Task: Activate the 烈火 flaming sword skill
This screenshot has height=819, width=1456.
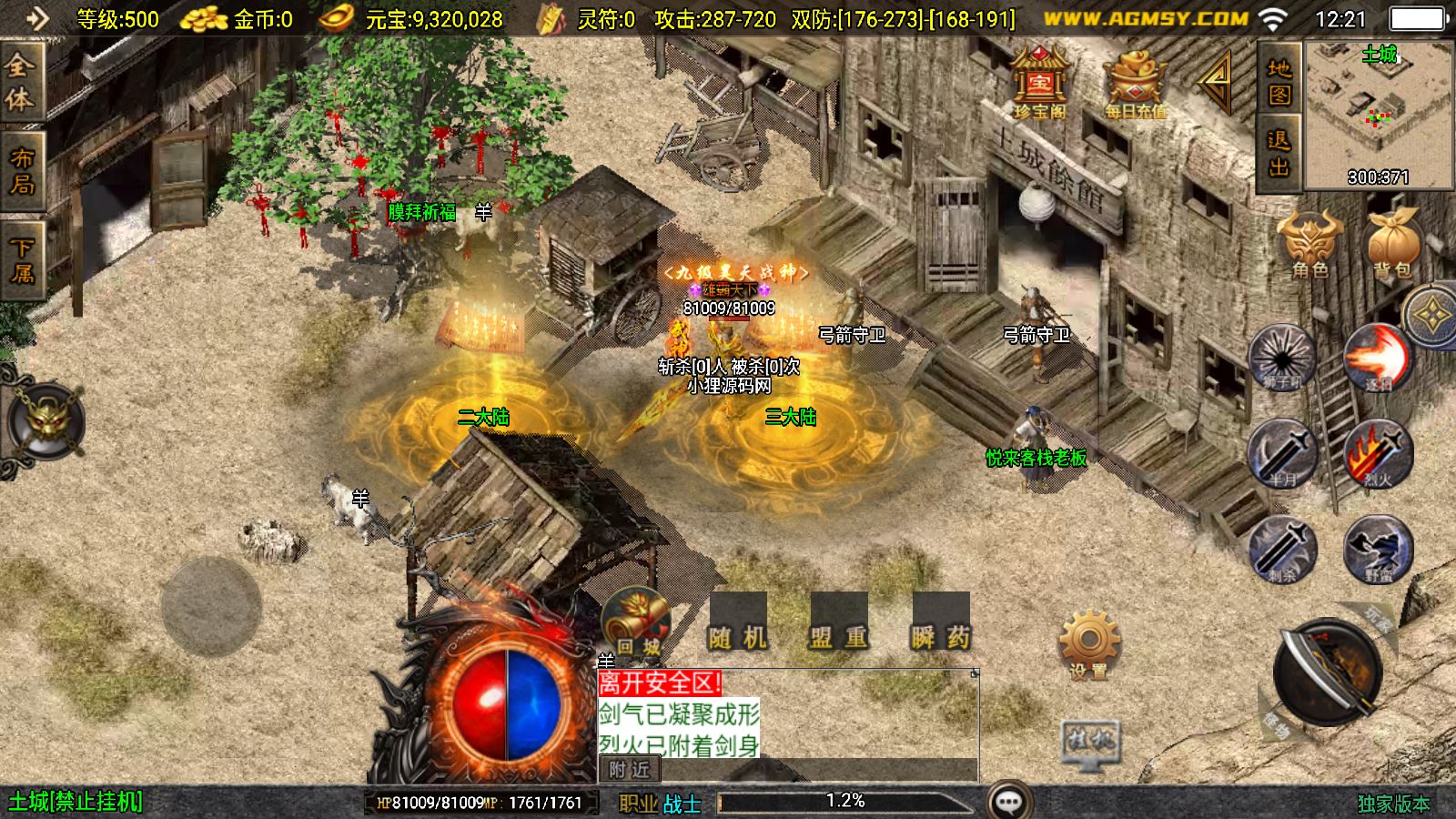Action: coord(1378,452)
